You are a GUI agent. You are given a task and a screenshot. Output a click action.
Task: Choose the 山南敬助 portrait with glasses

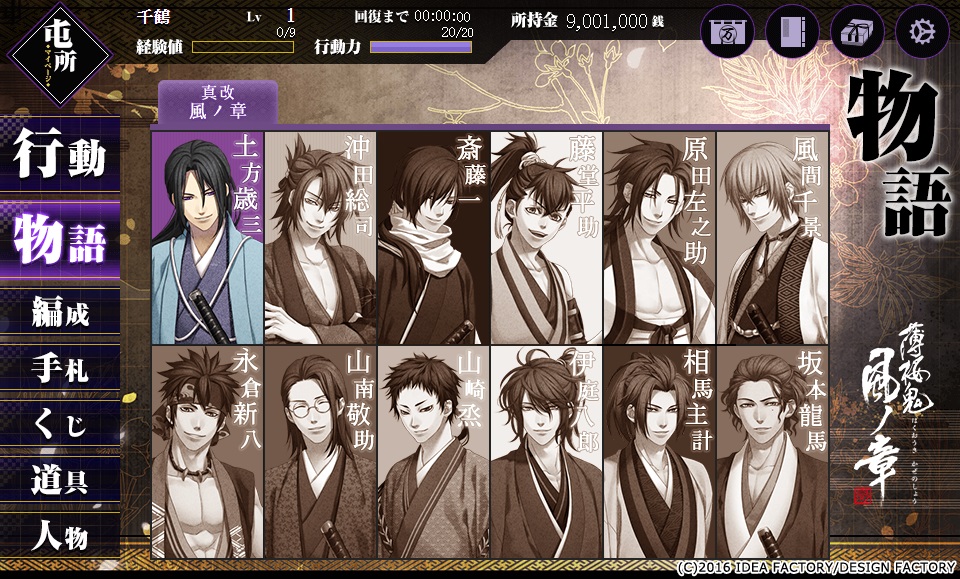point(320,452)
